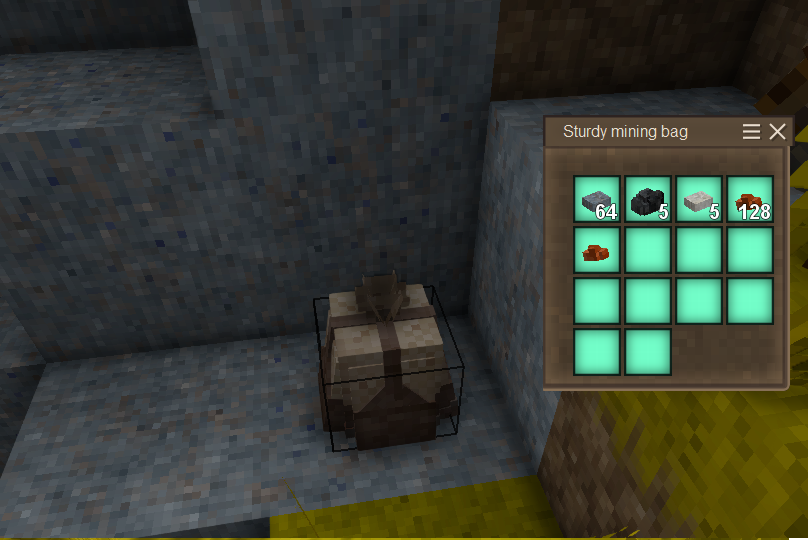Choose the red ore stack of 128
Viewport: 808px width, 540px height.
click(x=750, y=199)
